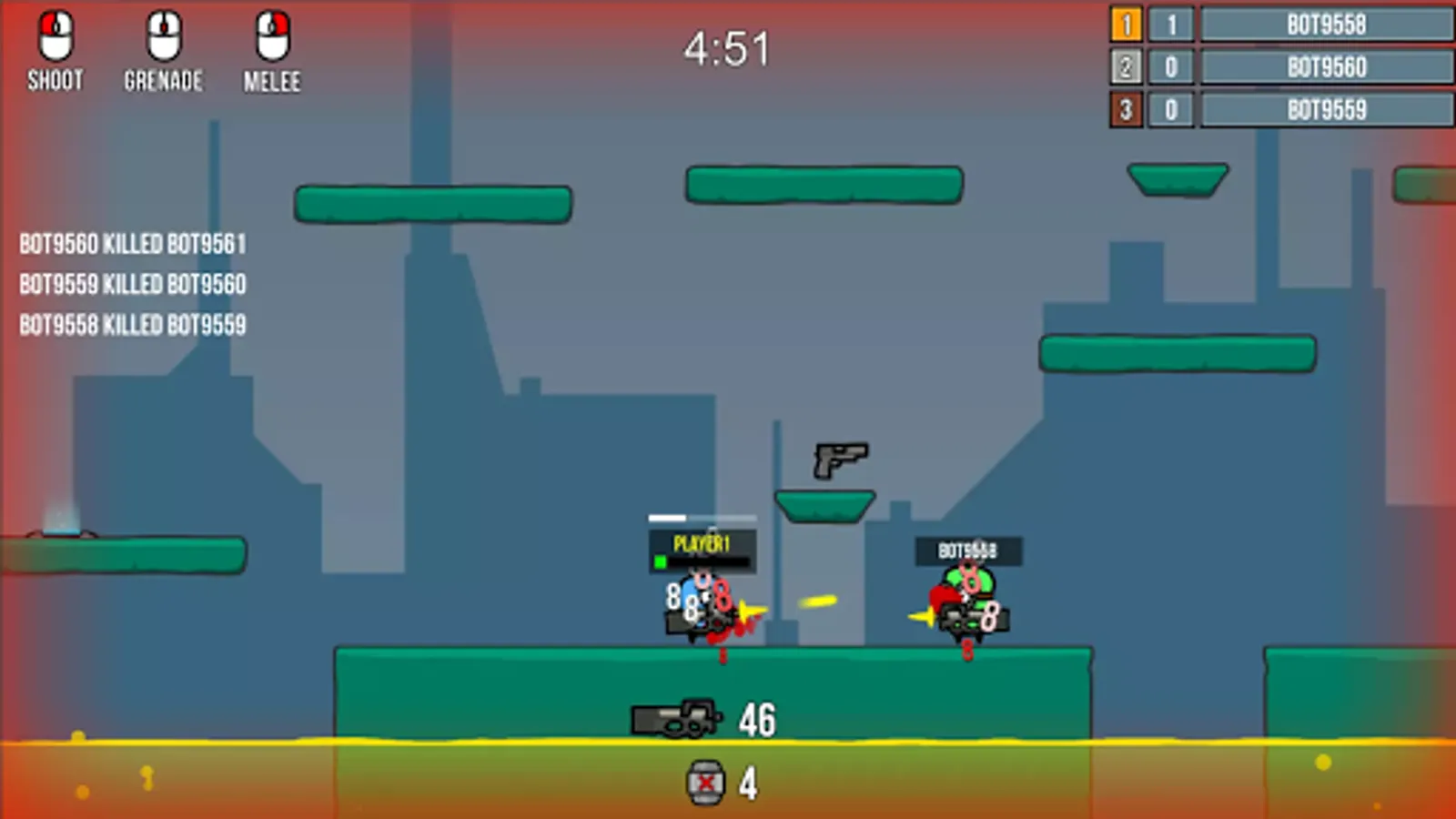The image size is (1456, 819).
Task: Click the BOT9558 nameplate above the enemy
Action: [x=967, y=550]
